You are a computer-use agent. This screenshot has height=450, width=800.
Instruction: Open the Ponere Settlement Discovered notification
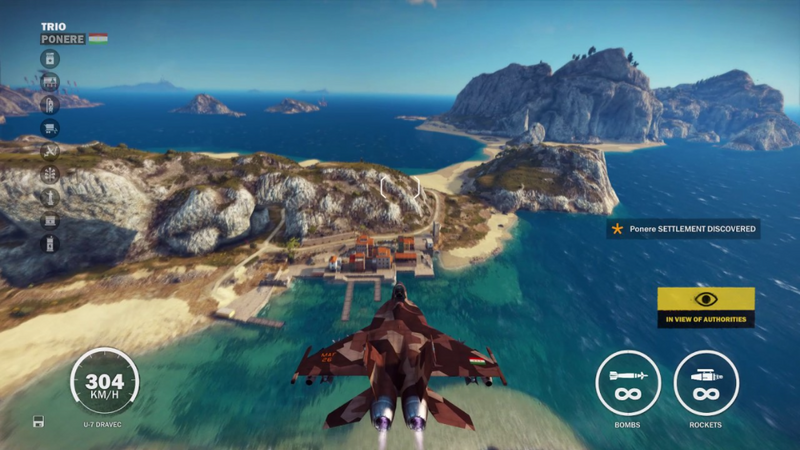(x=683, y=229)
